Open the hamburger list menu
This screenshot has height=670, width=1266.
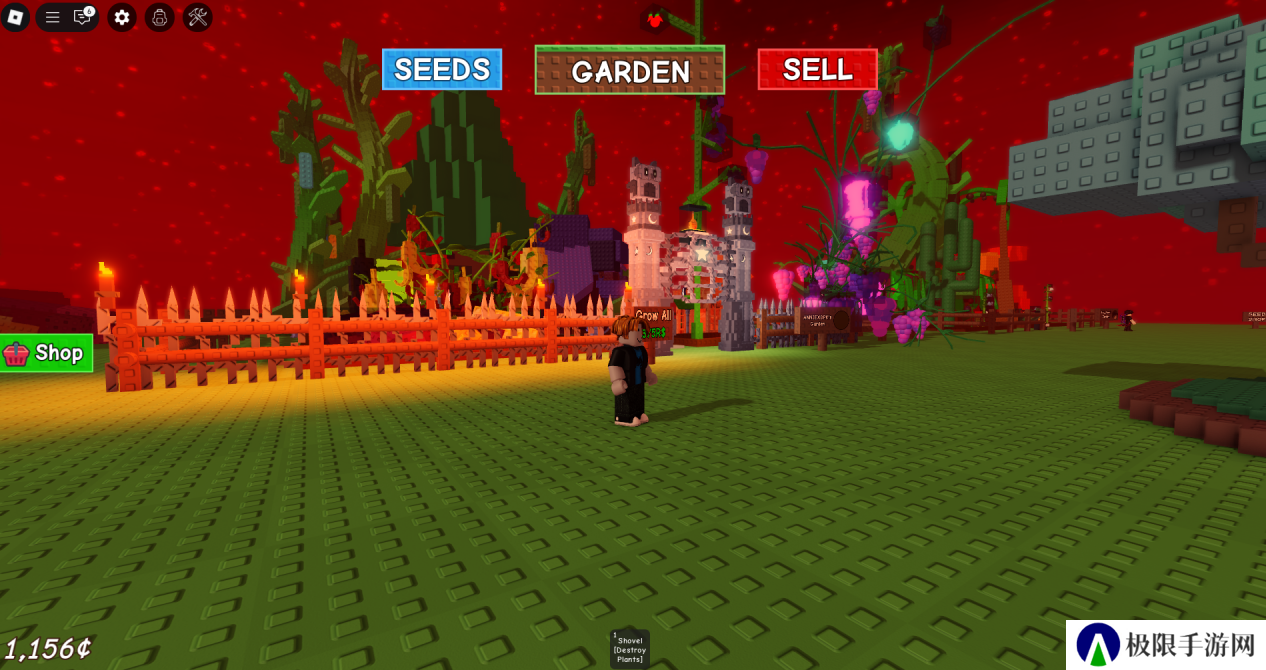[x=53, y=17]
